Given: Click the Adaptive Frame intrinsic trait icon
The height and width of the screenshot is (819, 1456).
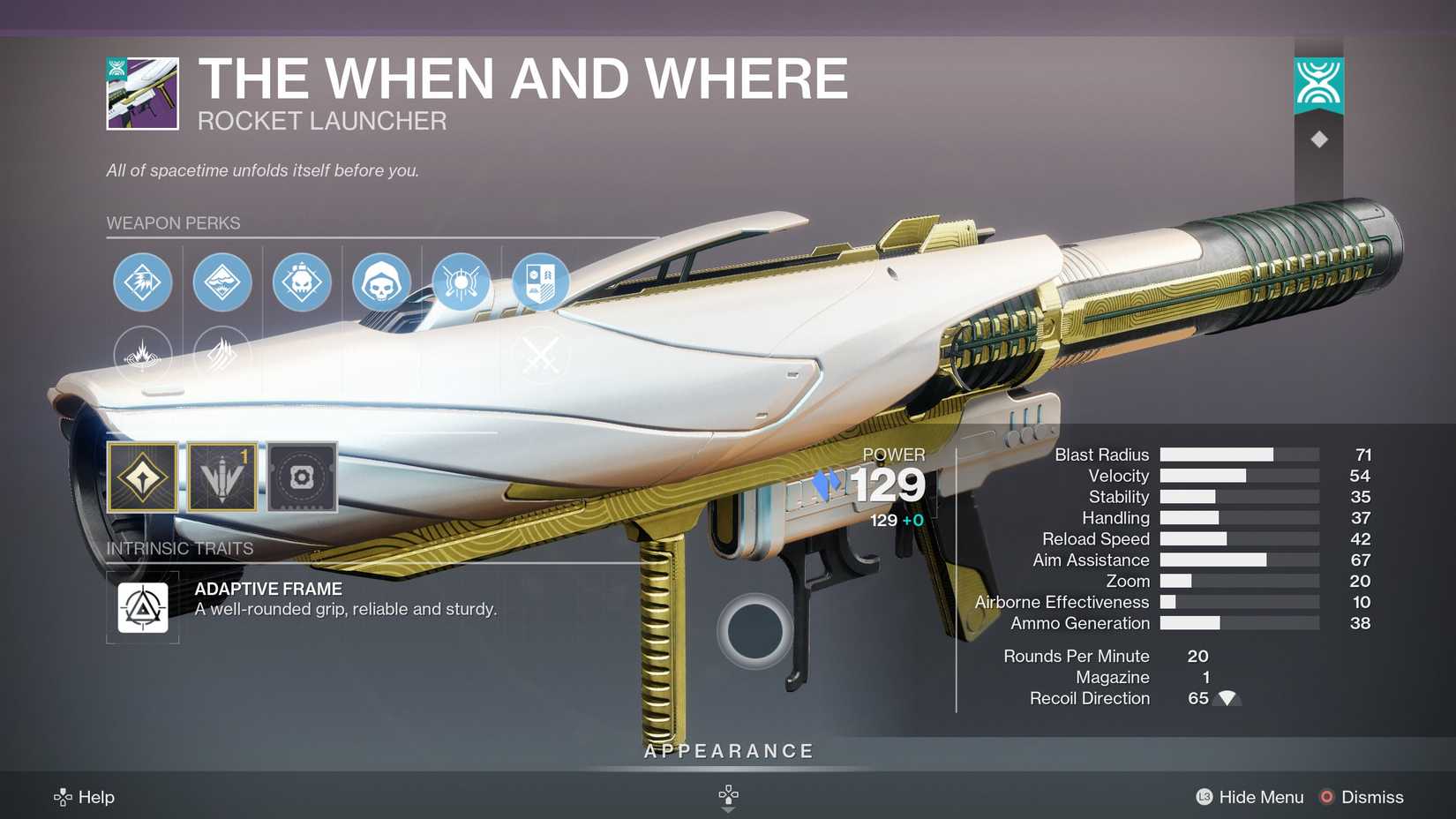Looking at the screenshot, I should 143,607.
